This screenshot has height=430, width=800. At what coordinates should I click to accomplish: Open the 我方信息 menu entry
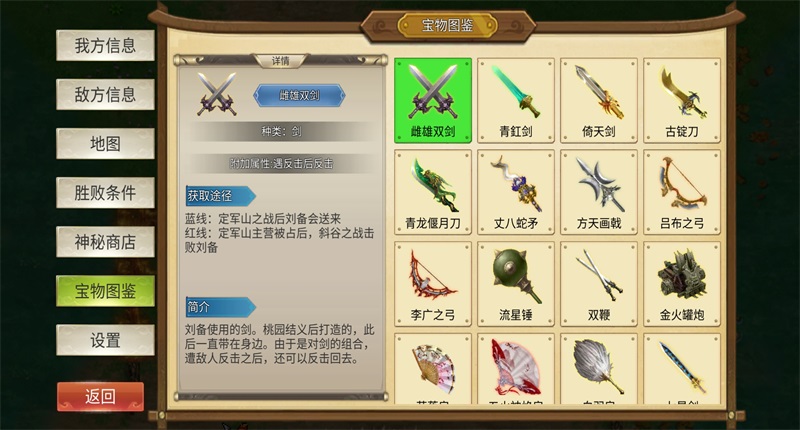click(x=105, y=46)
